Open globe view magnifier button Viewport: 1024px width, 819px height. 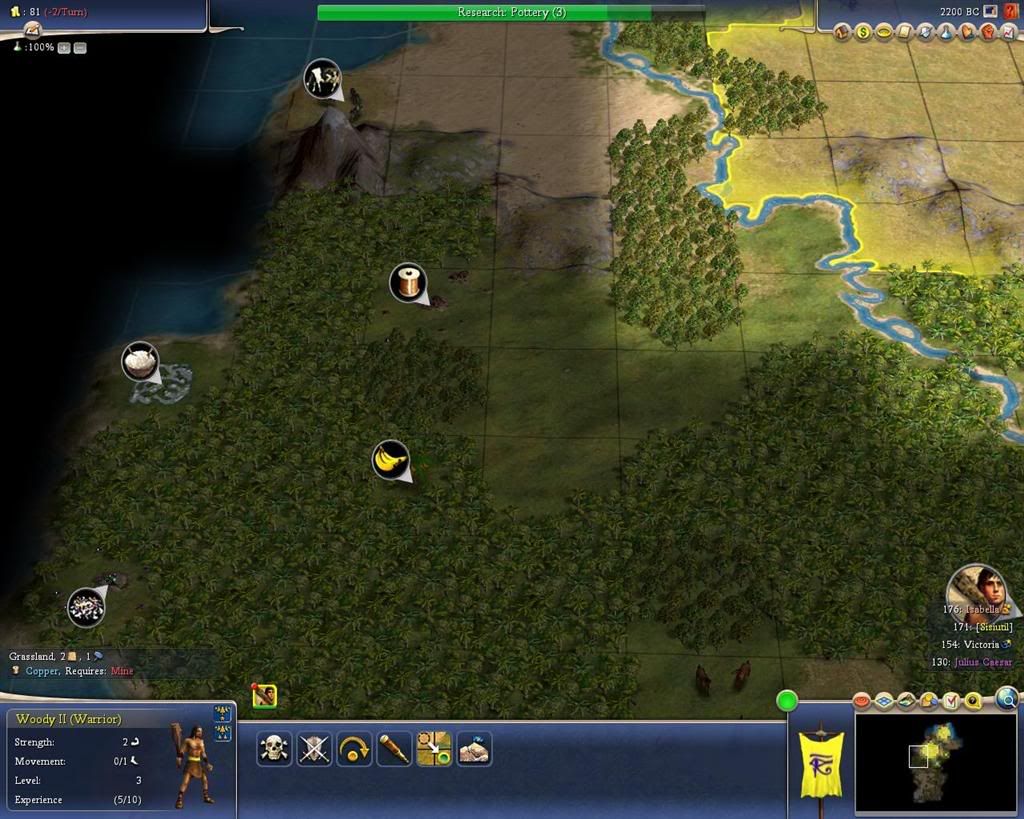[1007, 699]
